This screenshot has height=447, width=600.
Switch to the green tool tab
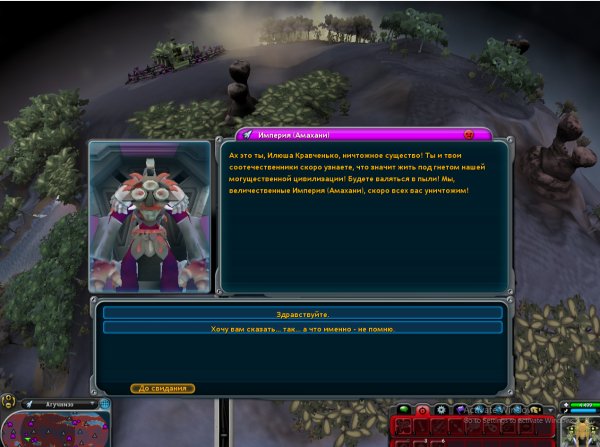pyautogui.click(x=403, y=409)
